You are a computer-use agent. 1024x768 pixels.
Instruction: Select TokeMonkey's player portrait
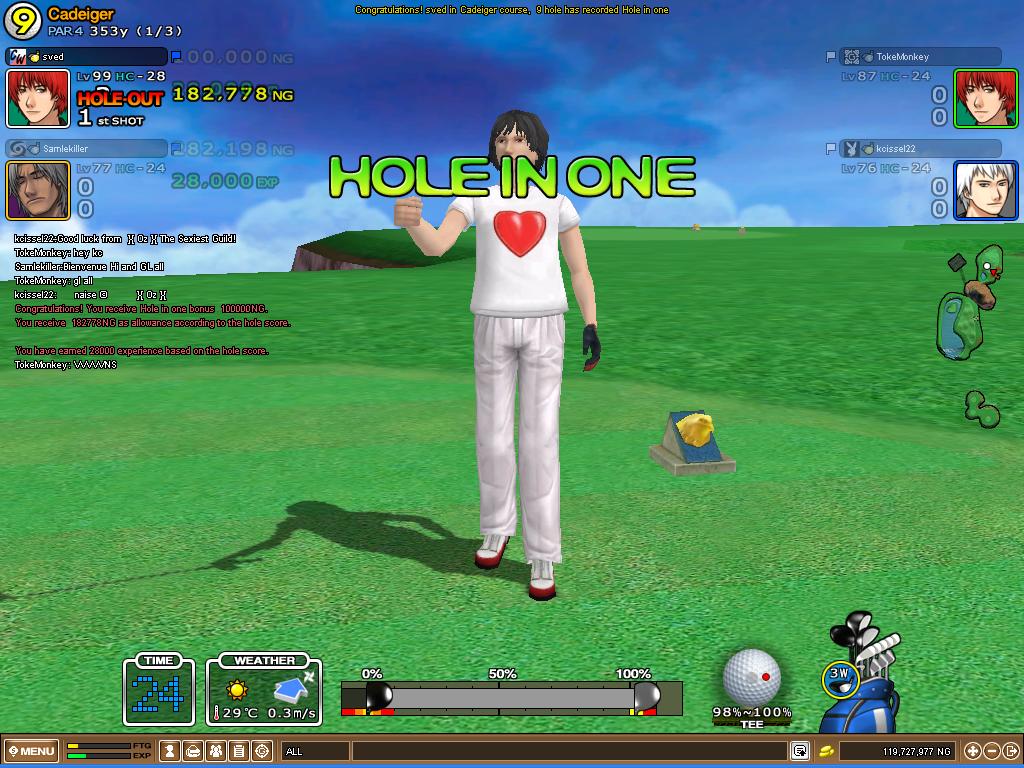985,98
